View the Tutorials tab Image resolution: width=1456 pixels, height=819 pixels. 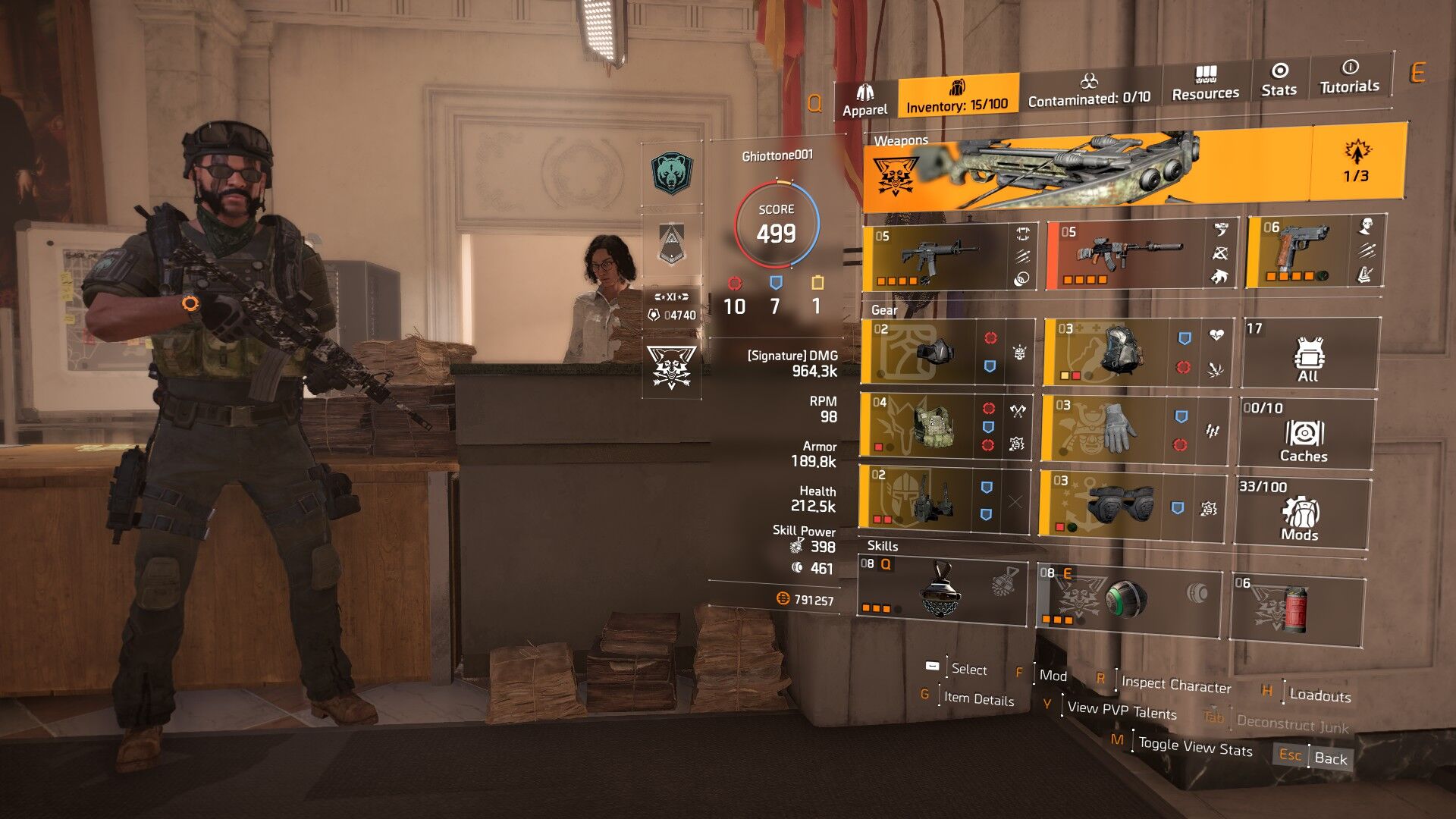tap(1349, 77)
